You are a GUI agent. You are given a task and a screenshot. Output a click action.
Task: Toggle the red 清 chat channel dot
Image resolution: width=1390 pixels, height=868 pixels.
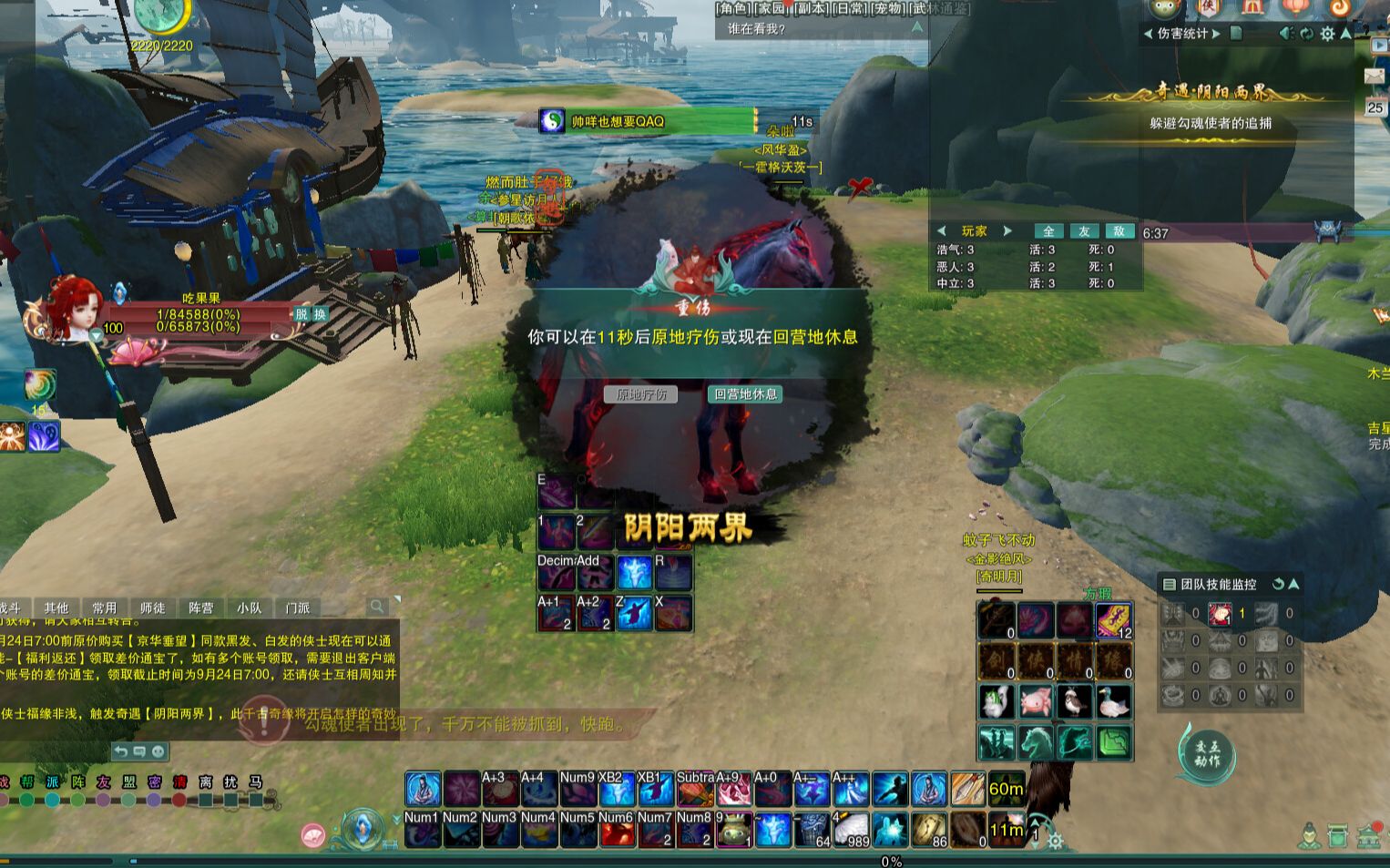click(x=179, y=800)
